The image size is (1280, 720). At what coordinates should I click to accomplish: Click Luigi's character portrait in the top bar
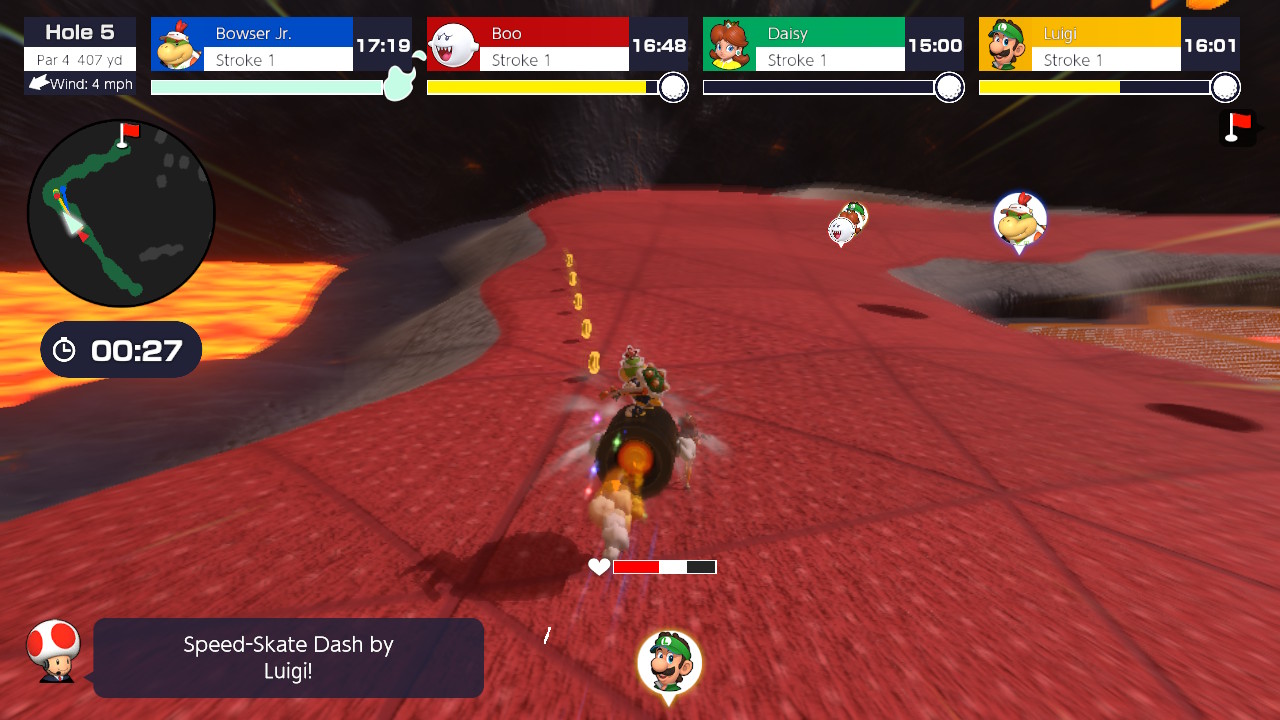[x=1005, y=44]
